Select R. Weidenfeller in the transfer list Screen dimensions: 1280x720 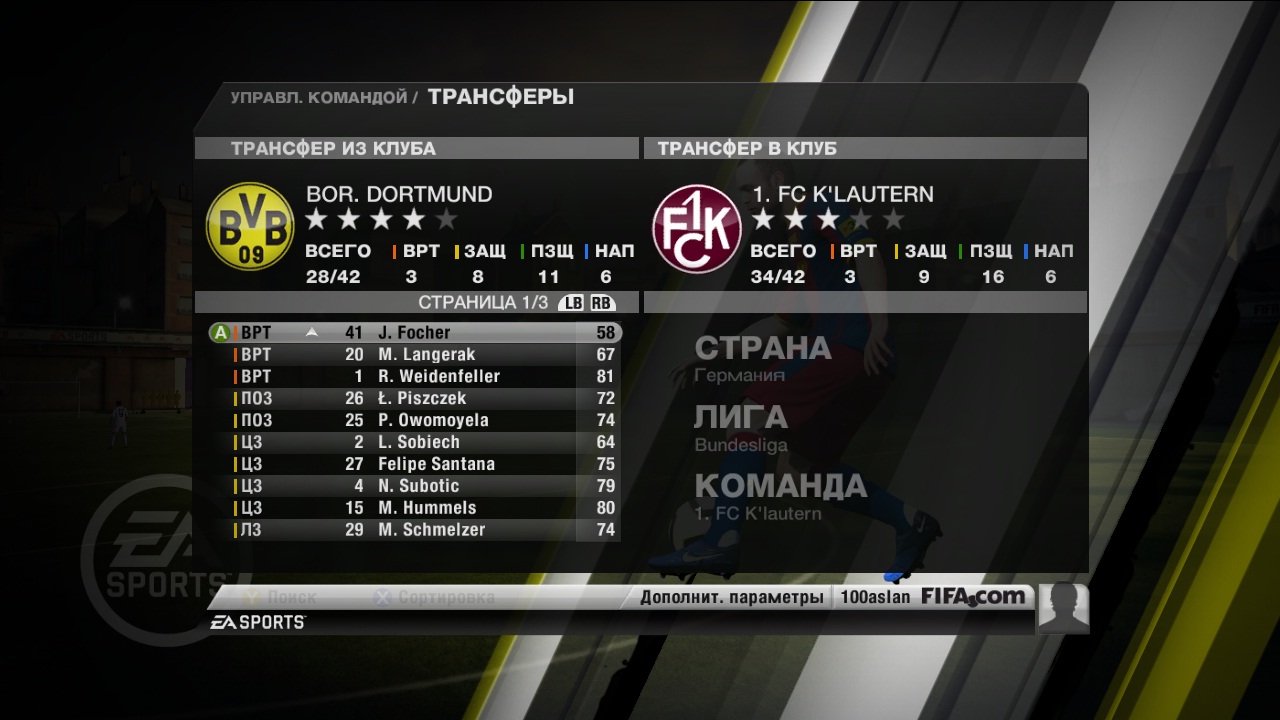coord(438,376)
